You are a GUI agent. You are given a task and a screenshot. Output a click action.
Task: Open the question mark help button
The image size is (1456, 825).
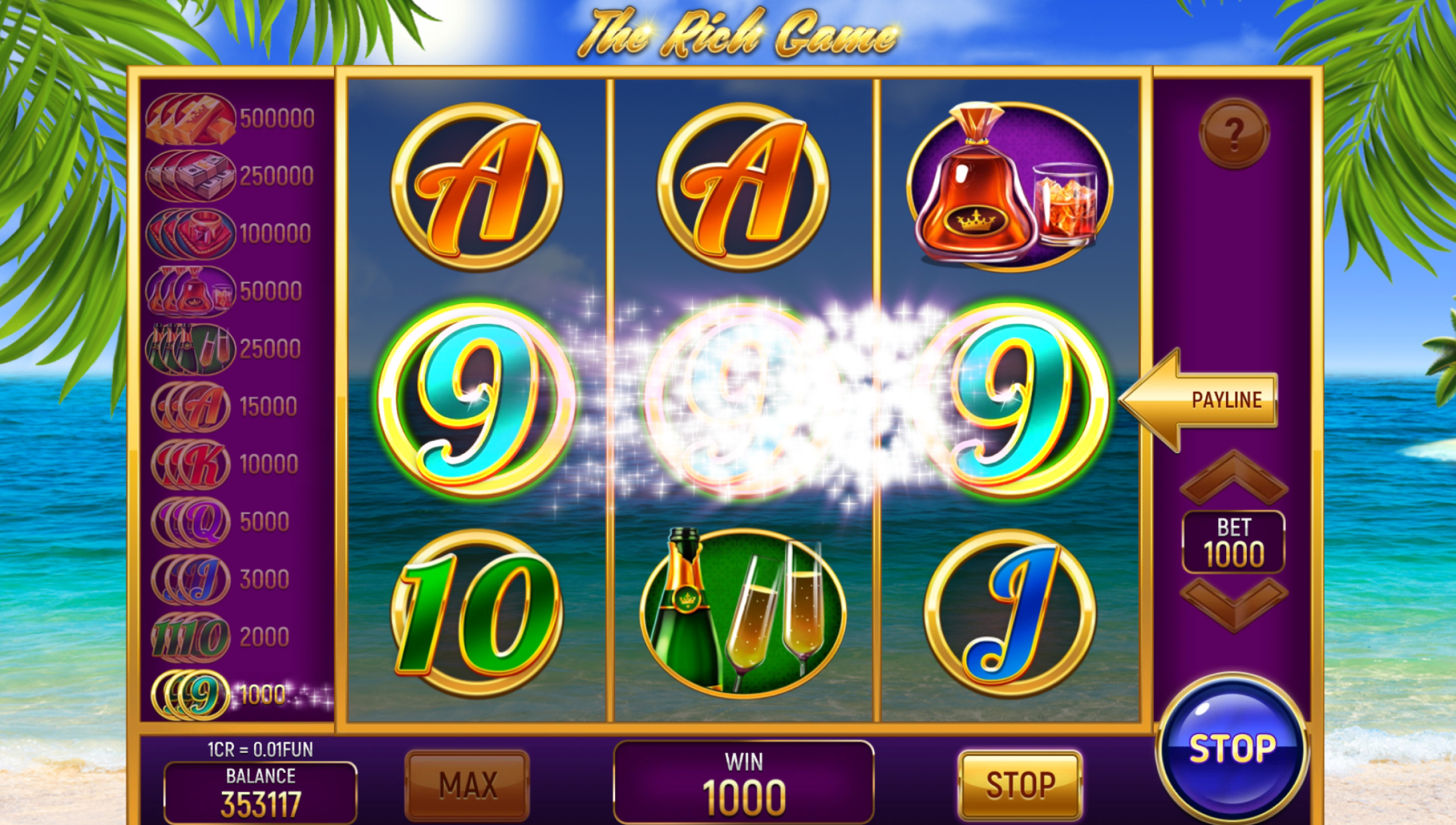(1234, 134)
